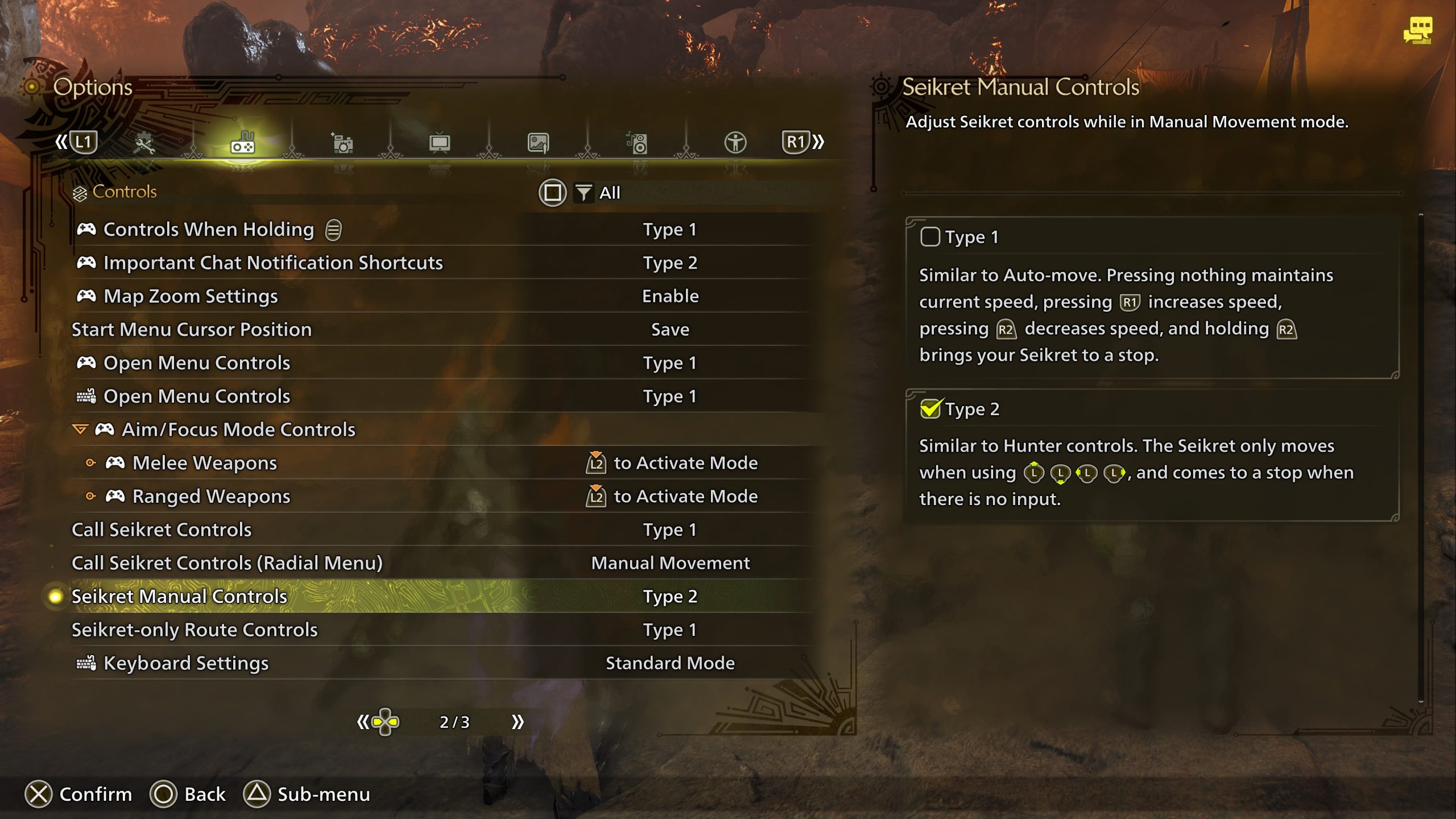Switch to the game settings wrench tab
The height and width of the screenshot is (819, 1456).
click(x=144, y=143)
